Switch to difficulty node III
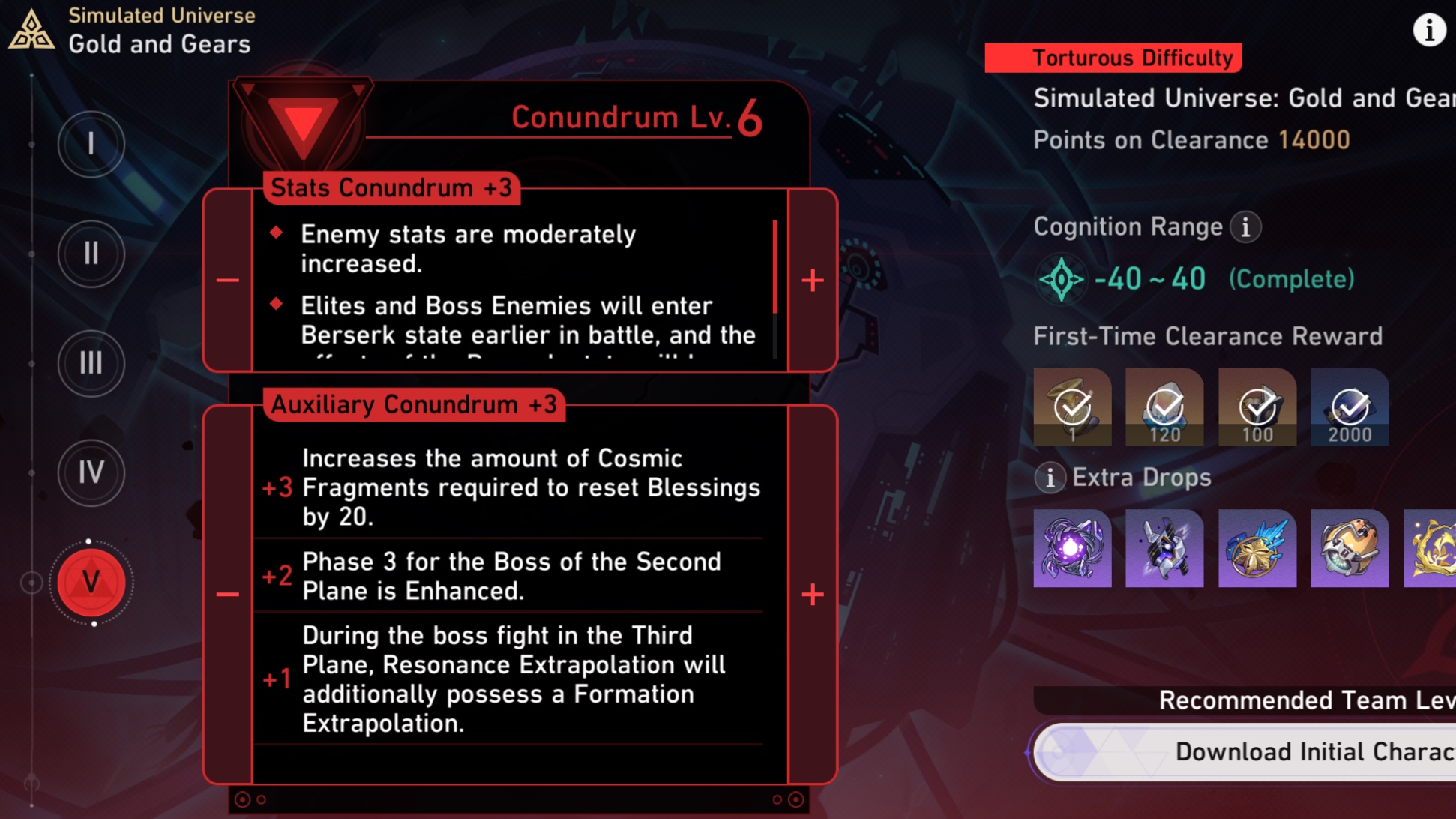 [91, 364]
